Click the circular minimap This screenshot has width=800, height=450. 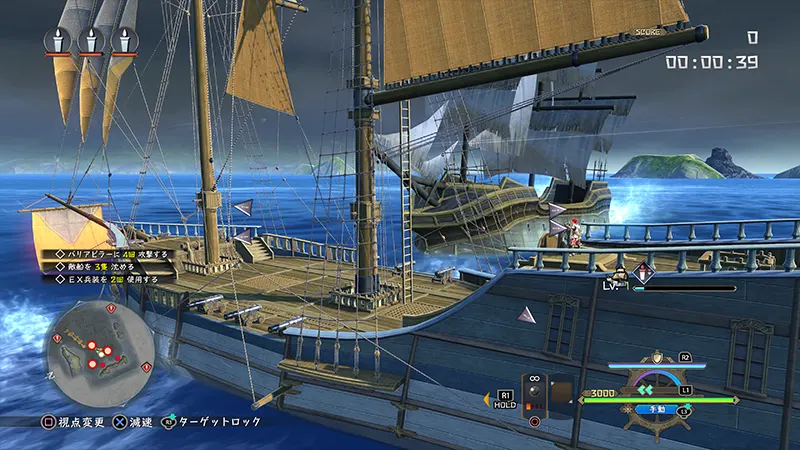[x=100, y=352]
